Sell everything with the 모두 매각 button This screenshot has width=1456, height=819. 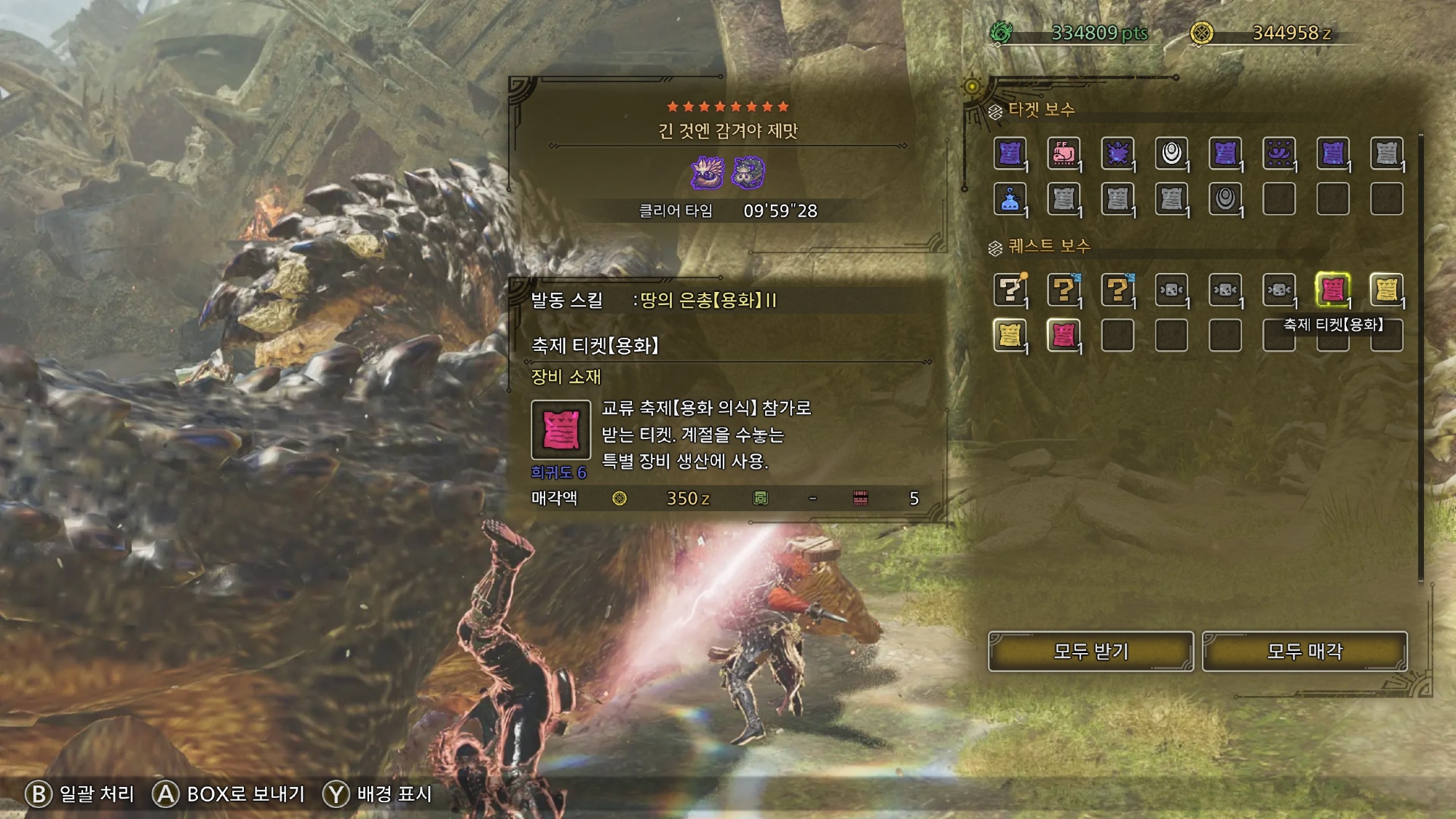1304,651
